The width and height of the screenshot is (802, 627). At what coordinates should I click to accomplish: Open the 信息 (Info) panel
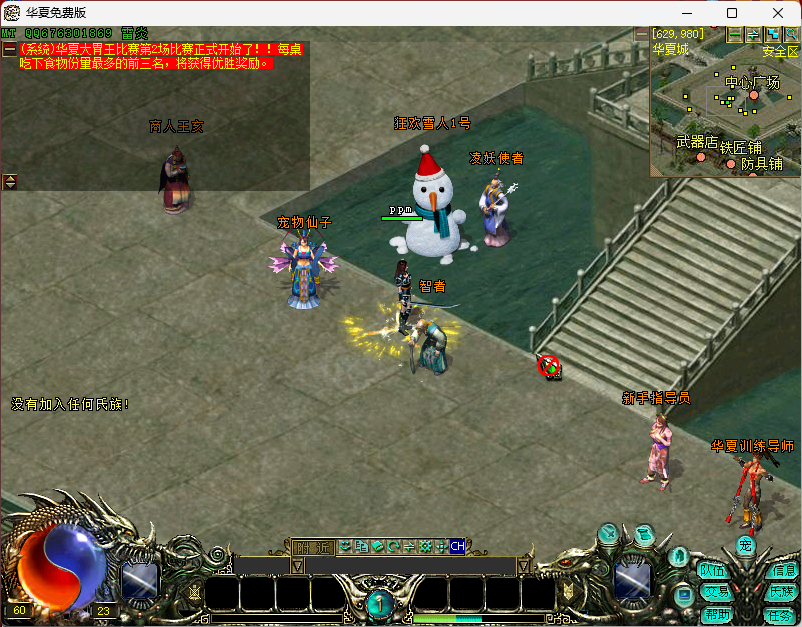783,570
